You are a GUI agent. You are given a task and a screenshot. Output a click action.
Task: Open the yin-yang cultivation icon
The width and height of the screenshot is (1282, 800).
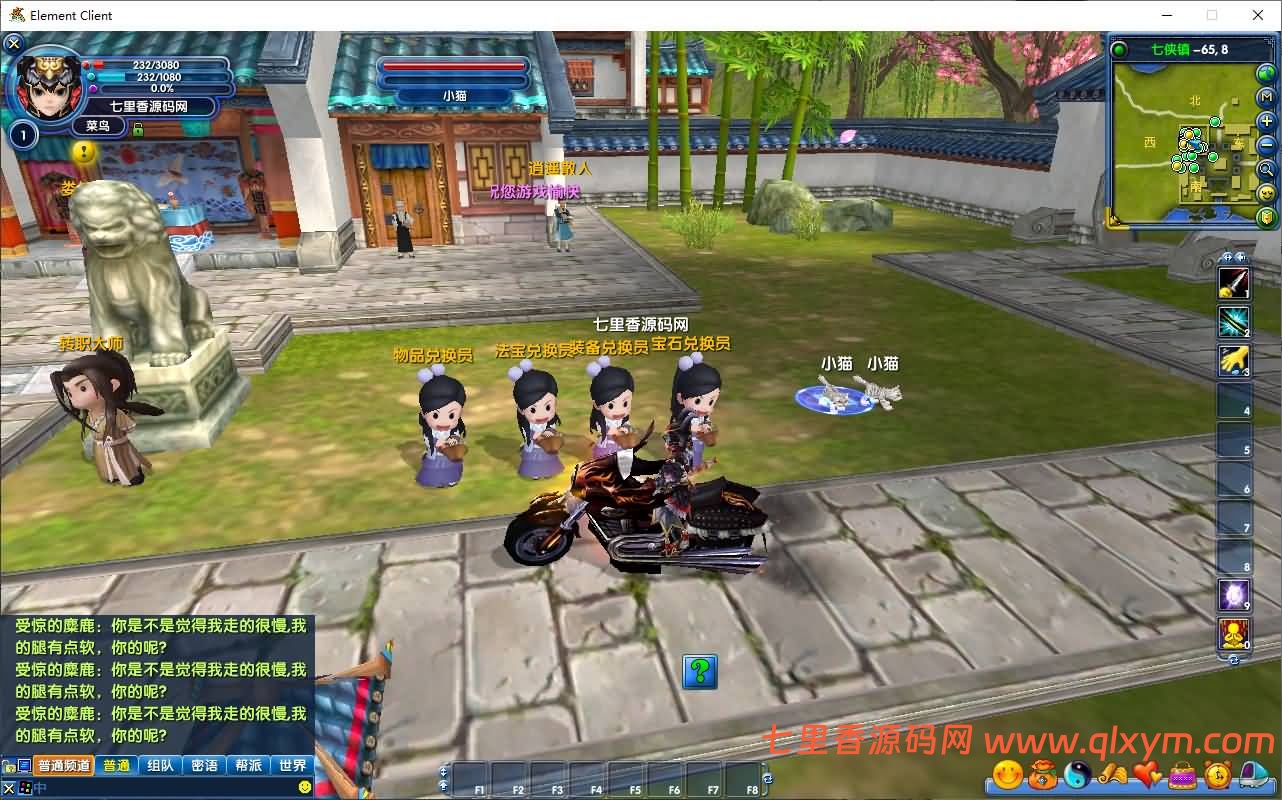click(1076, 773)
